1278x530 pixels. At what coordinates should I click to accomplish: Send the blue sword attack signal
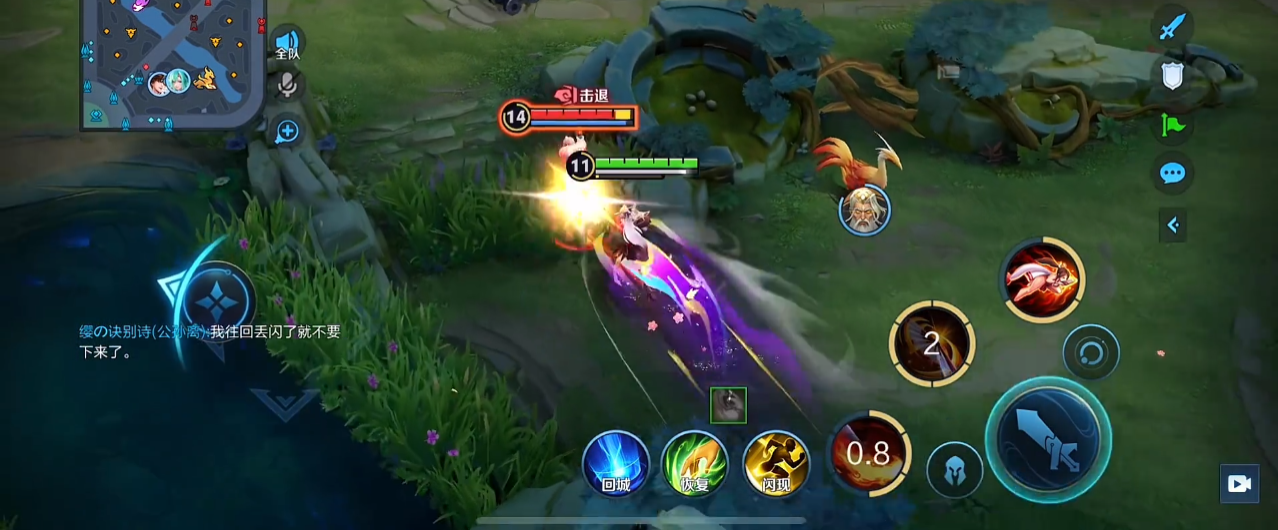pos(1172,26)
